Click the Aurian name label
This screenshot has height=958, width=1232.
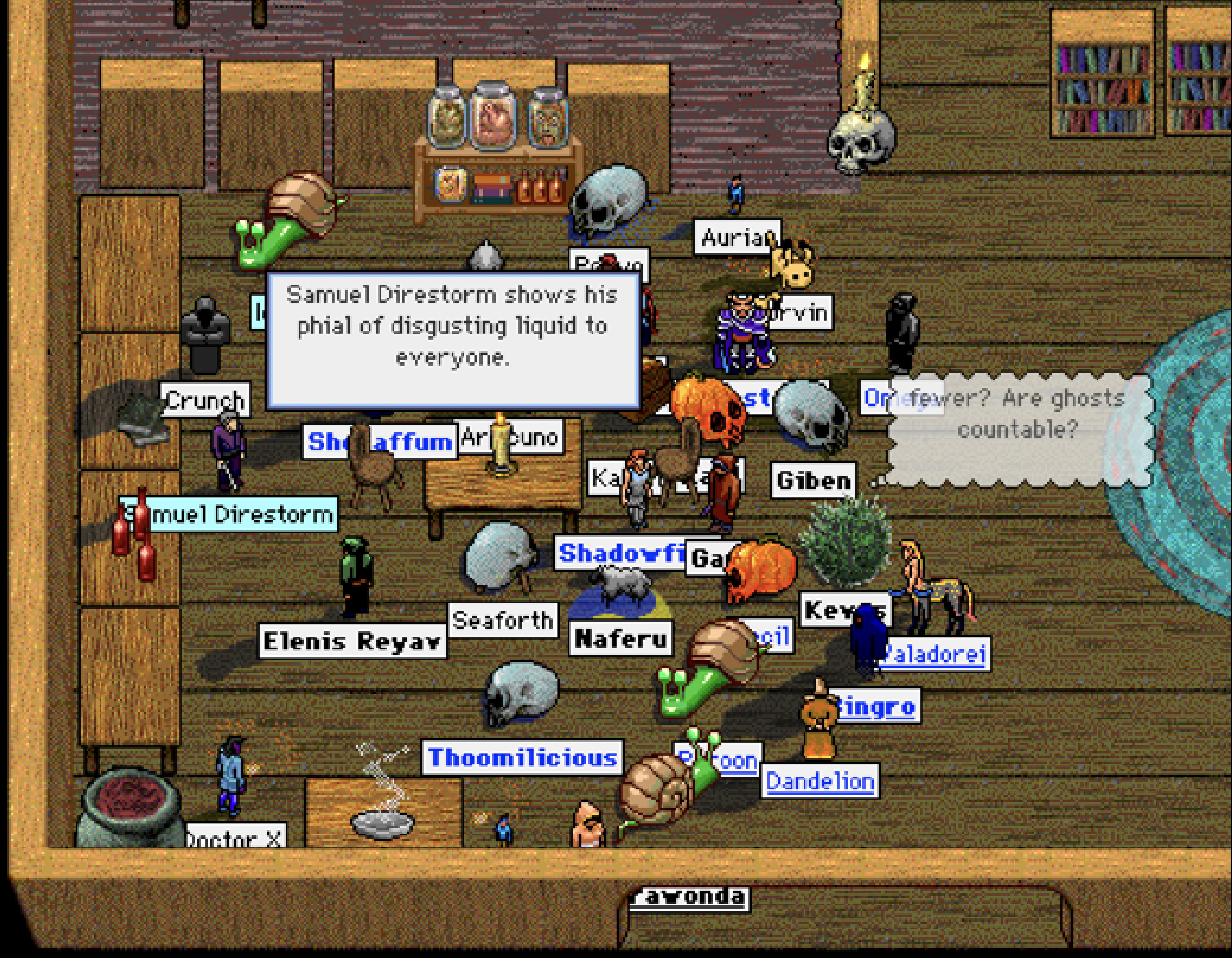[x=736, y=238]
